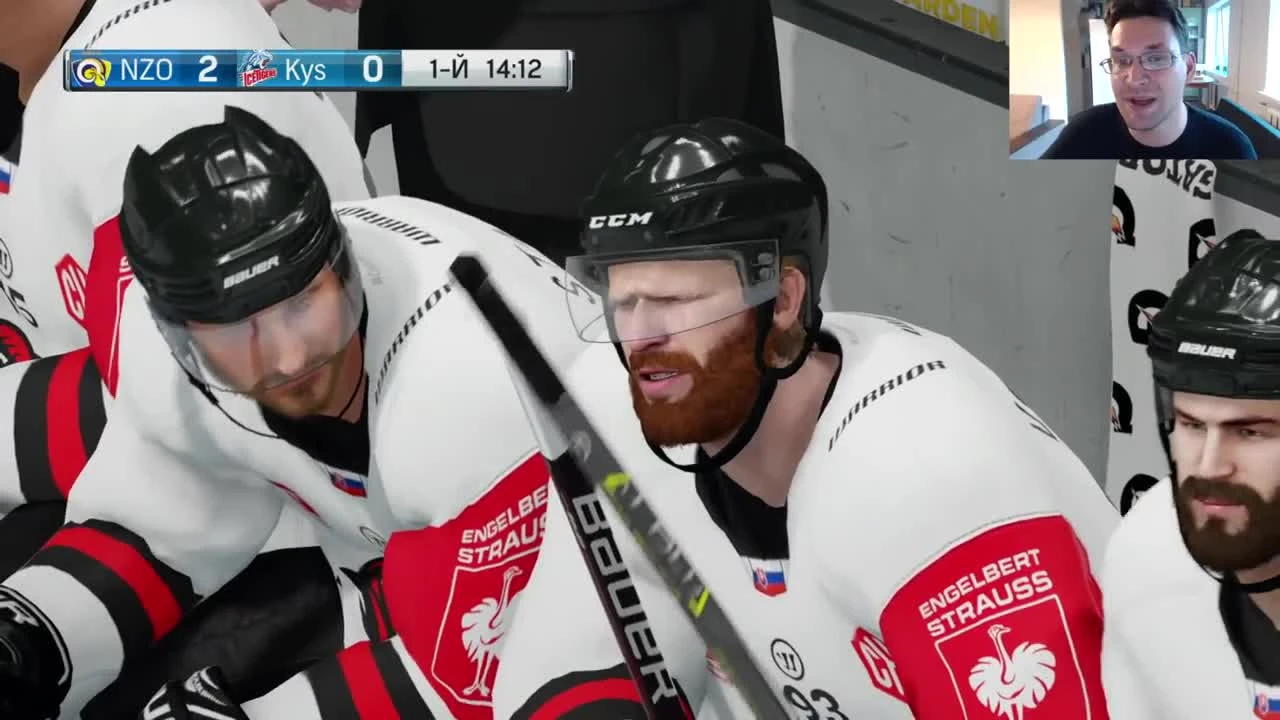The image size is (1280, 720).
Task: Select the Kys team name label
Action: (305, 70)
